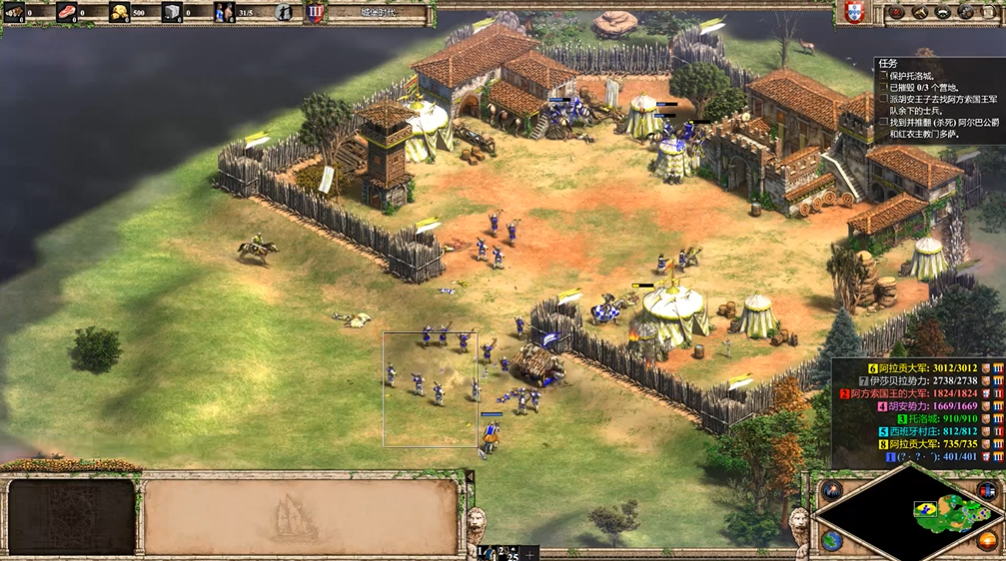Click the Portuguese civilization shield emblem
1006x561 pixels.
(x=852, y=13)
